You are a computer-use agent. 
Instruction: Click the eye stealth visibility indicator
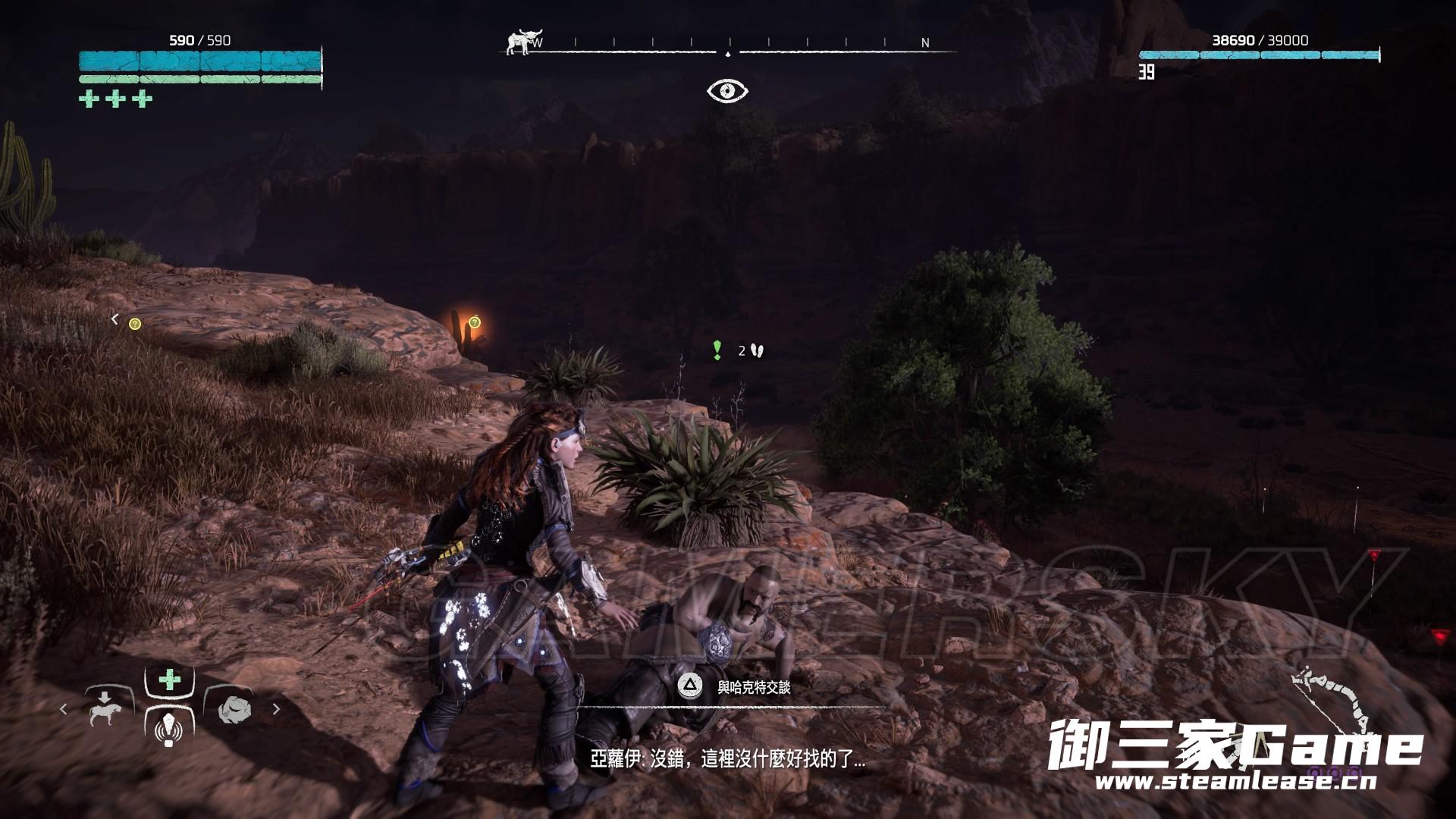coord(727,91)
